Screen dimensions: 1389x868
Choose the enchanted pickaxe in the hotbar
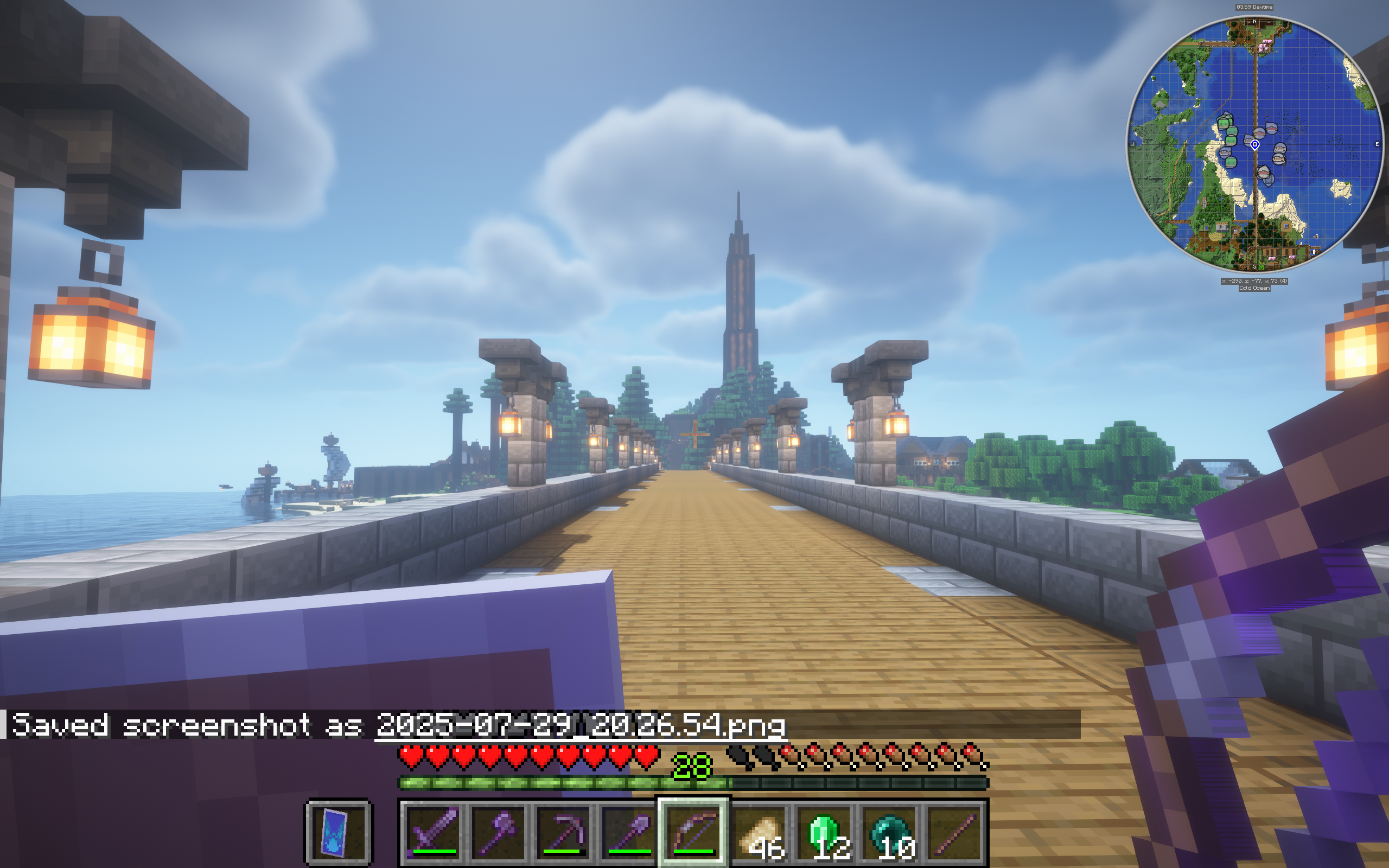[x=564, y=831]
